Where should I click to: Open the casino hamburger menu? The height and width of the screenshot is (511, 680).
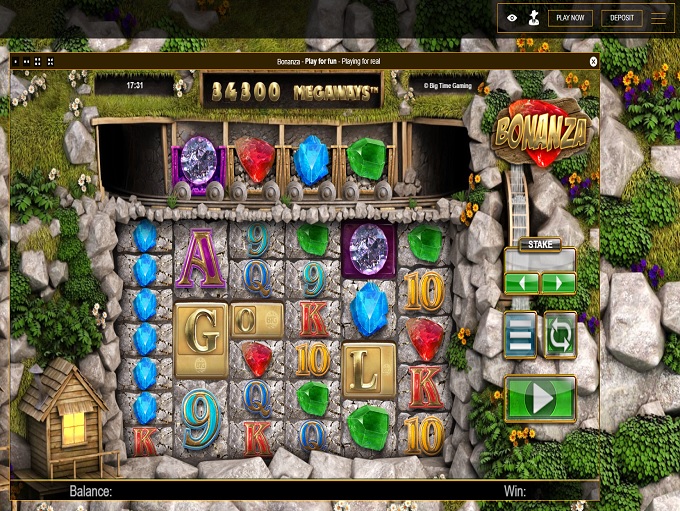[659, 18]
